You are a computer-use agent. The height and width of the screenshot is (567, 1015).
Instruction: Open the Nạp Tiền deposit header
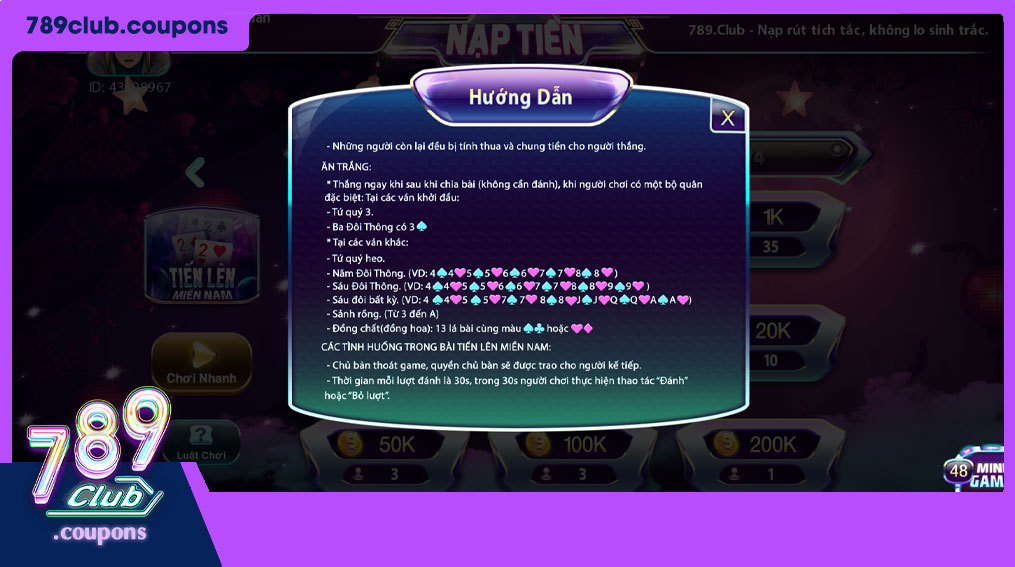[x=513, y=38]
